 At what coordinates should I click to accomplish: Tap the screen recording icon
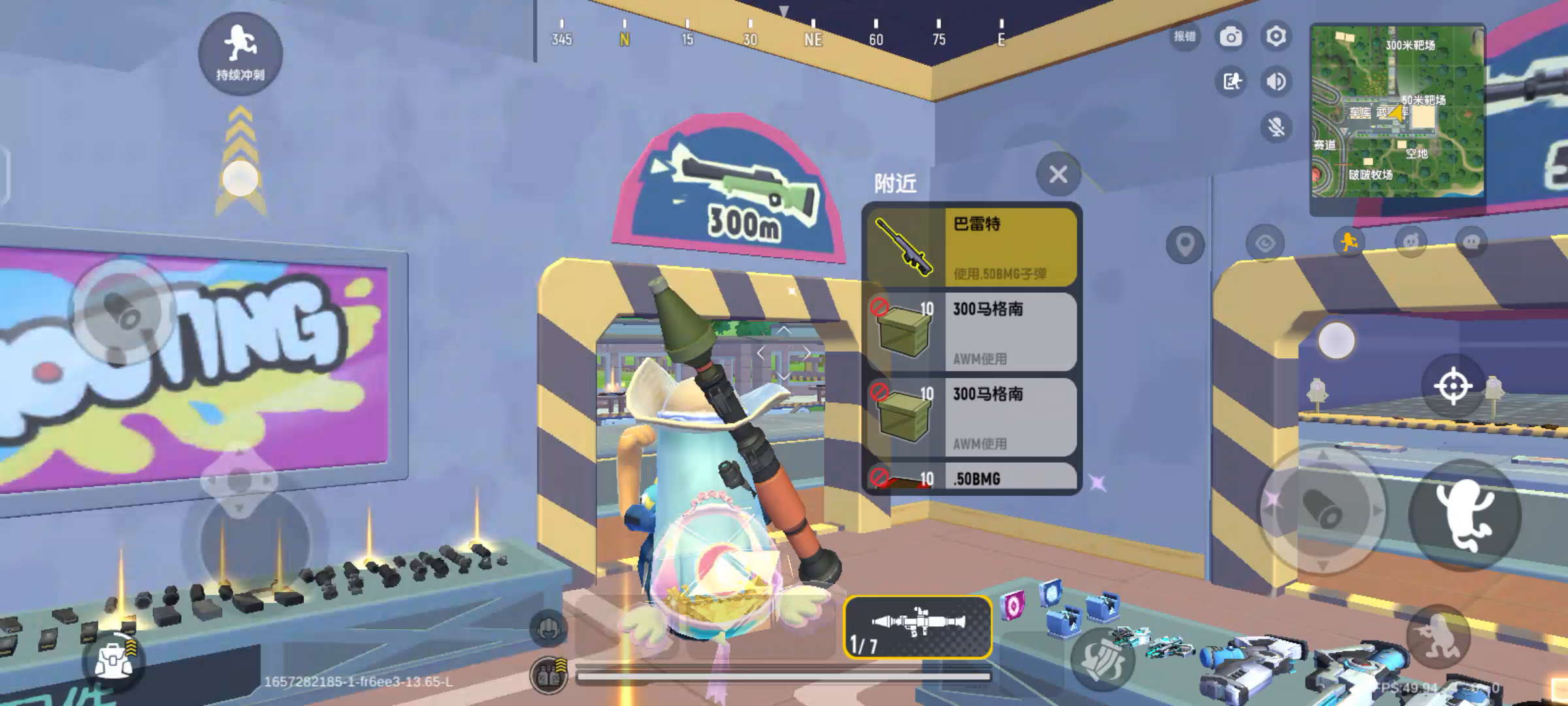click(1231, 82)
